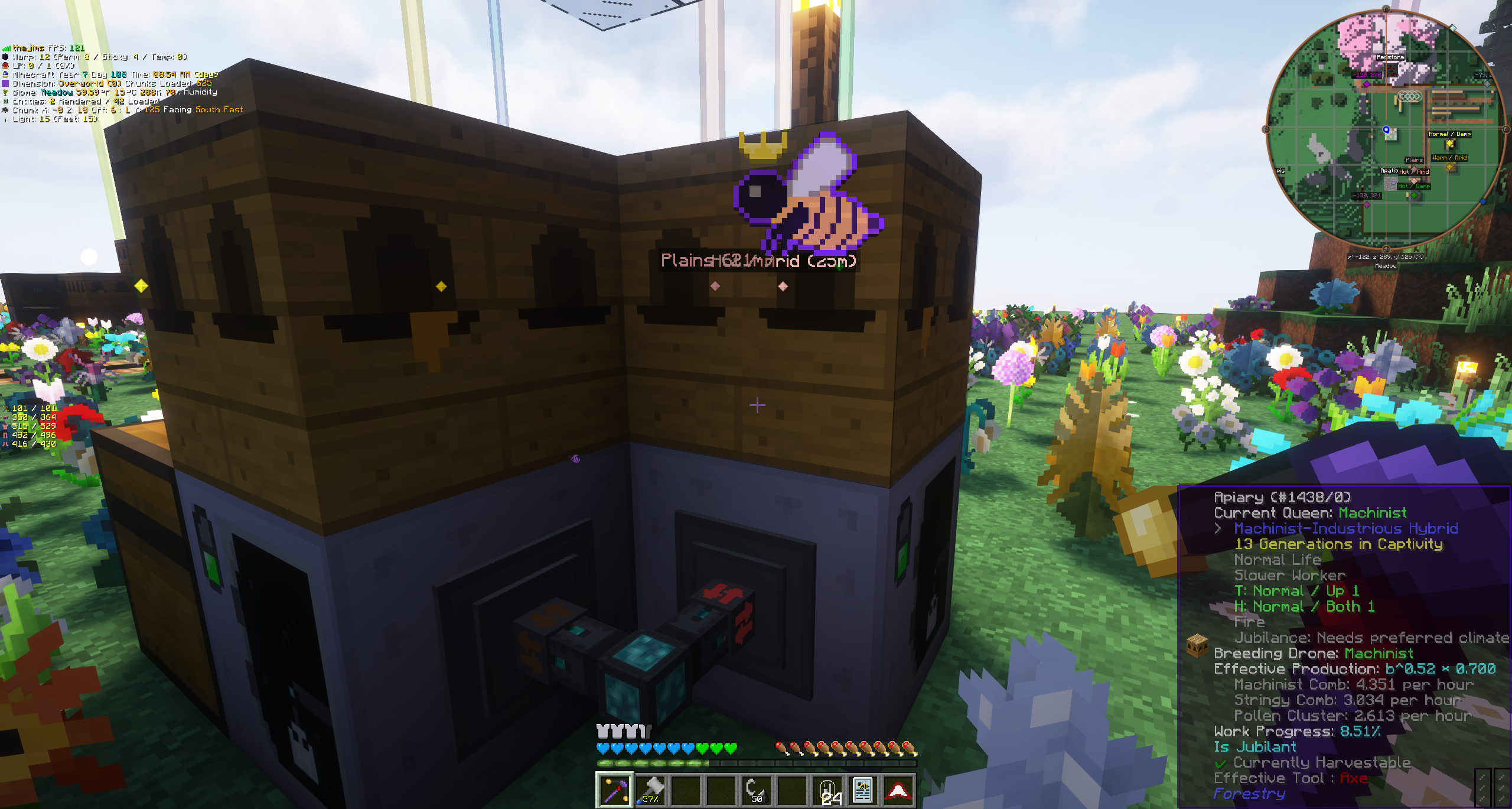The image size is (1512, 809).
Task: Select the hotbar stack of 24
Action: click(x=827, y=790)
